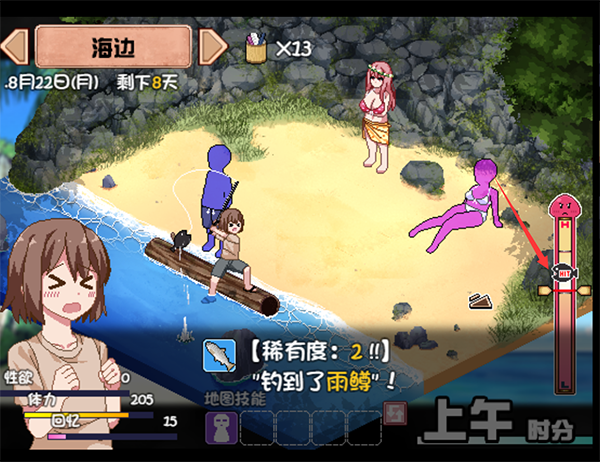The image size is (600, 462).
Task: Select the purple figure map skill slot
Action: click(221, 427)
